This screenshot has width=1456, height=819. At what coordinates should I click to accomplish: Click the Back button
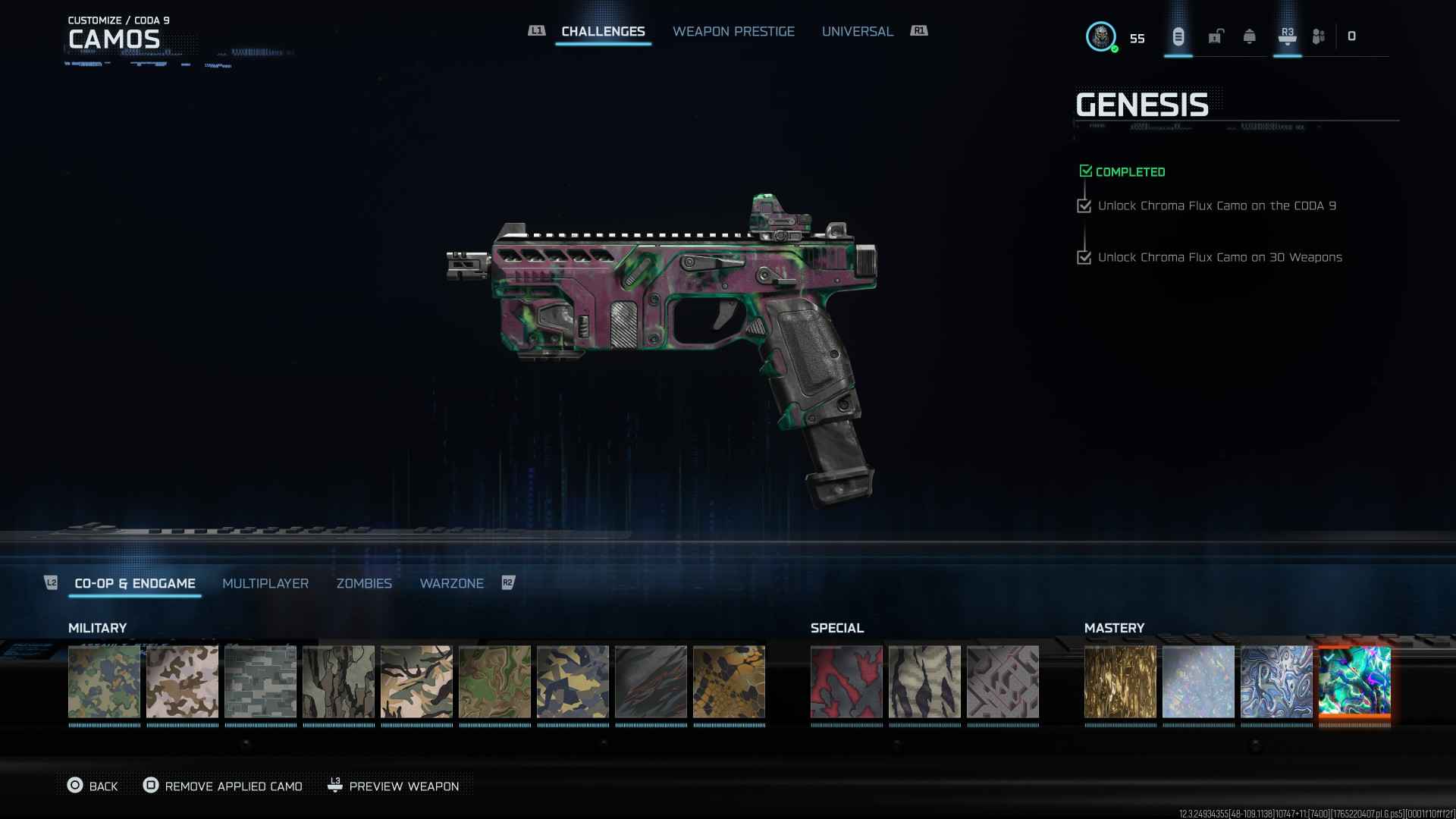pos(93,786)
